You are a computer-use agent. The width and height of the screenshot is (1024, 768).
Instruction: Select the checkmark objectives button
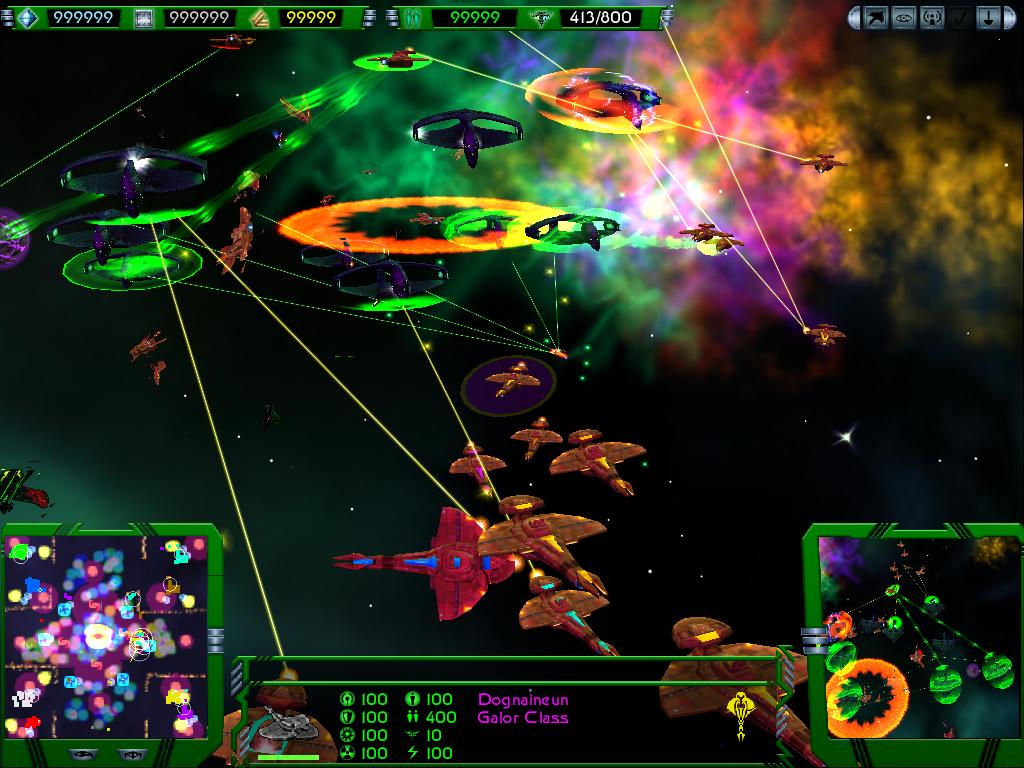point(960,17)
